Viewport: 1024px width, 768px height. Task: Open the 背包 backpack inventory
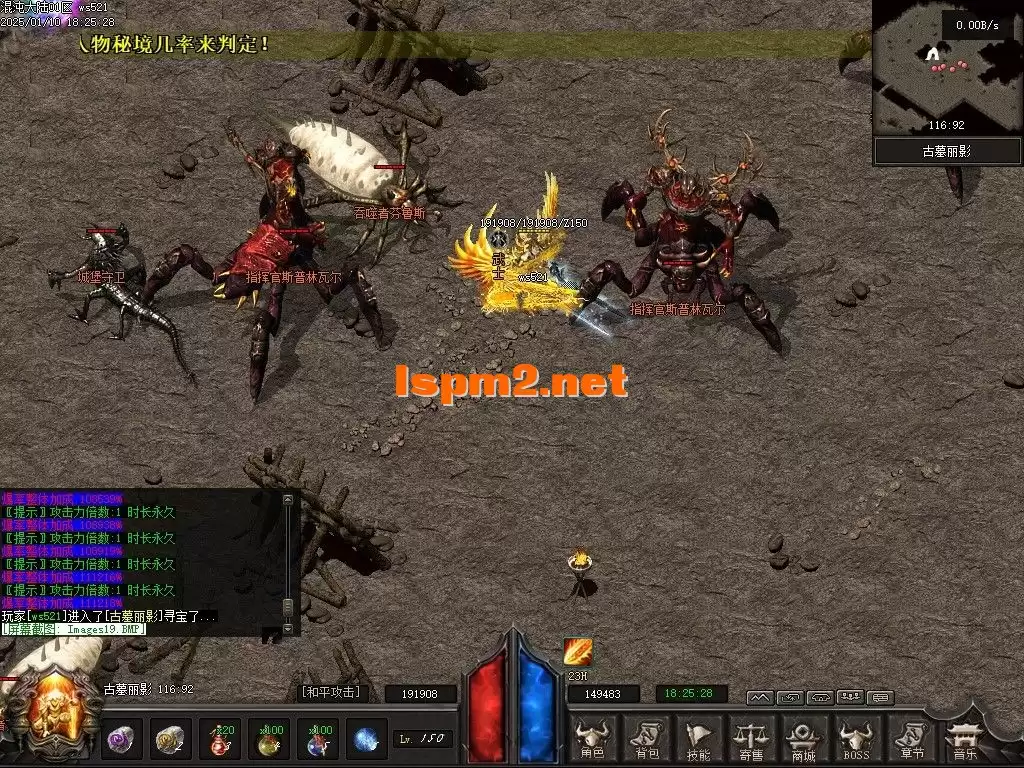[x=644, y=738]
